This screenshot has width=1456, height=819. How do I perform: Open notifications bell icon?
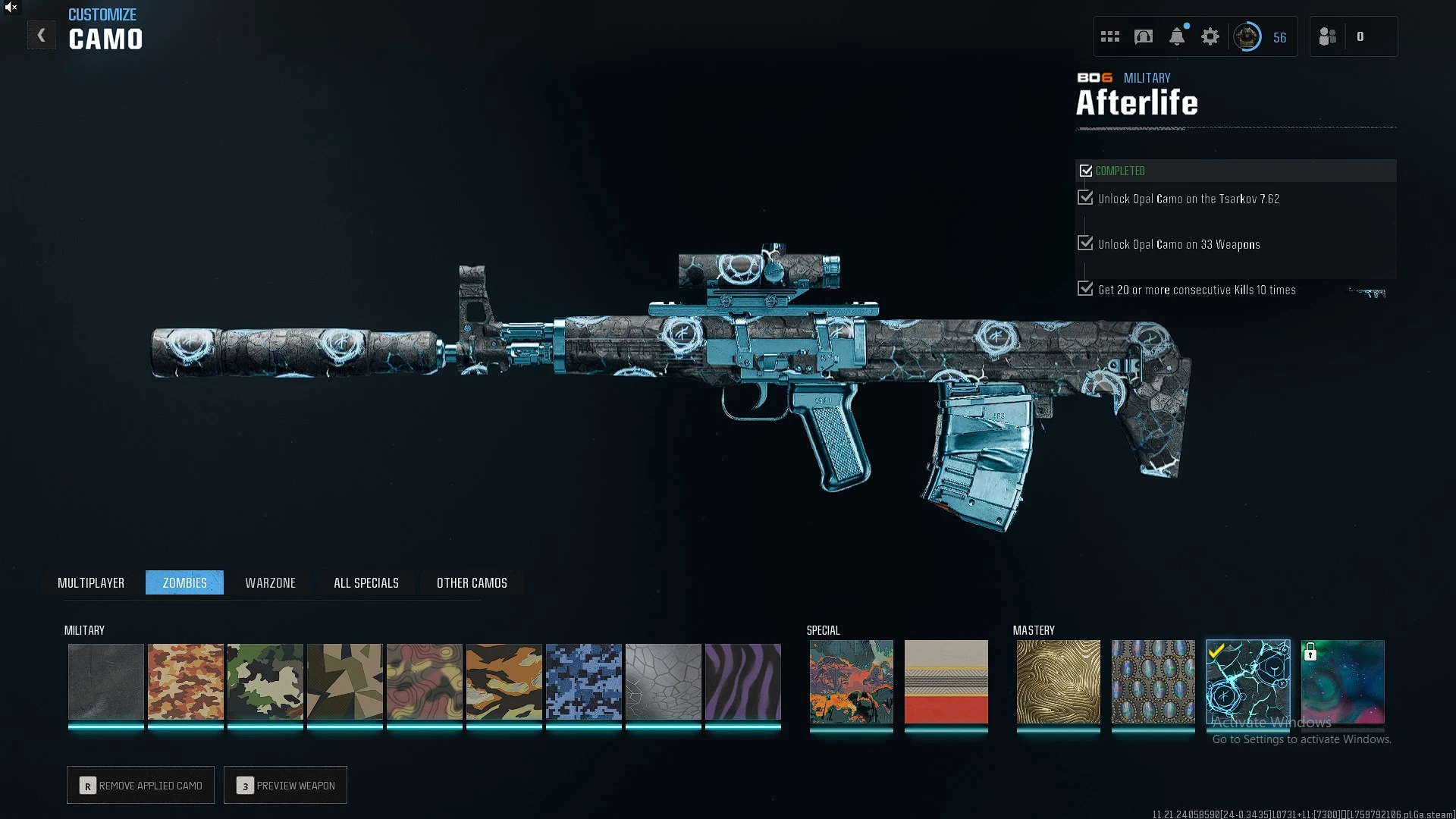click(1177, 36)
